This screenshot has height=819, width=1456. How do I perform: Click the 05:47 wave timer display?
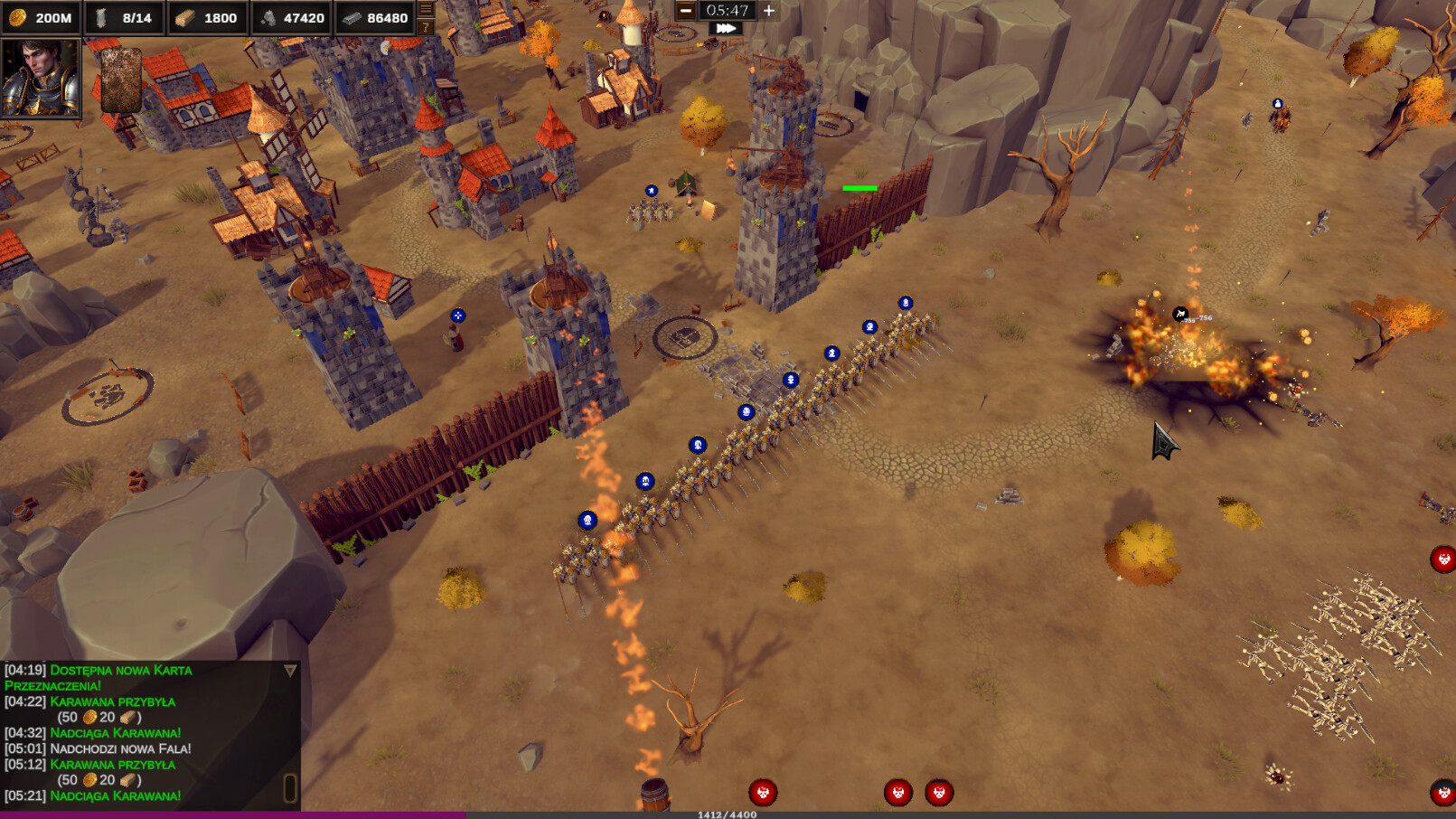coord(728,12)
